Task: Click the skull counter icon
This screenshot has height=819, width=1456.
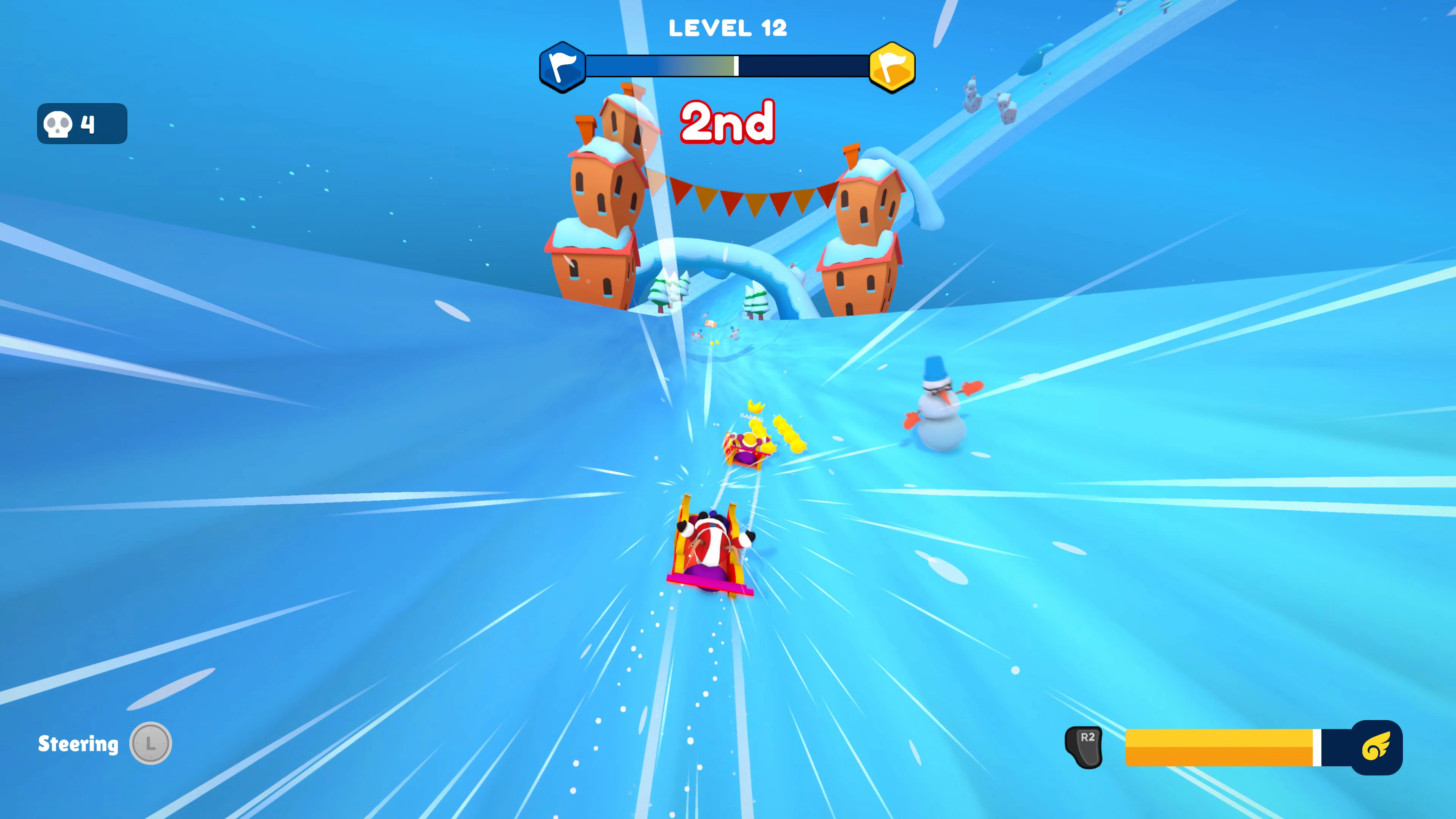Action: click(x=58, y=123)
